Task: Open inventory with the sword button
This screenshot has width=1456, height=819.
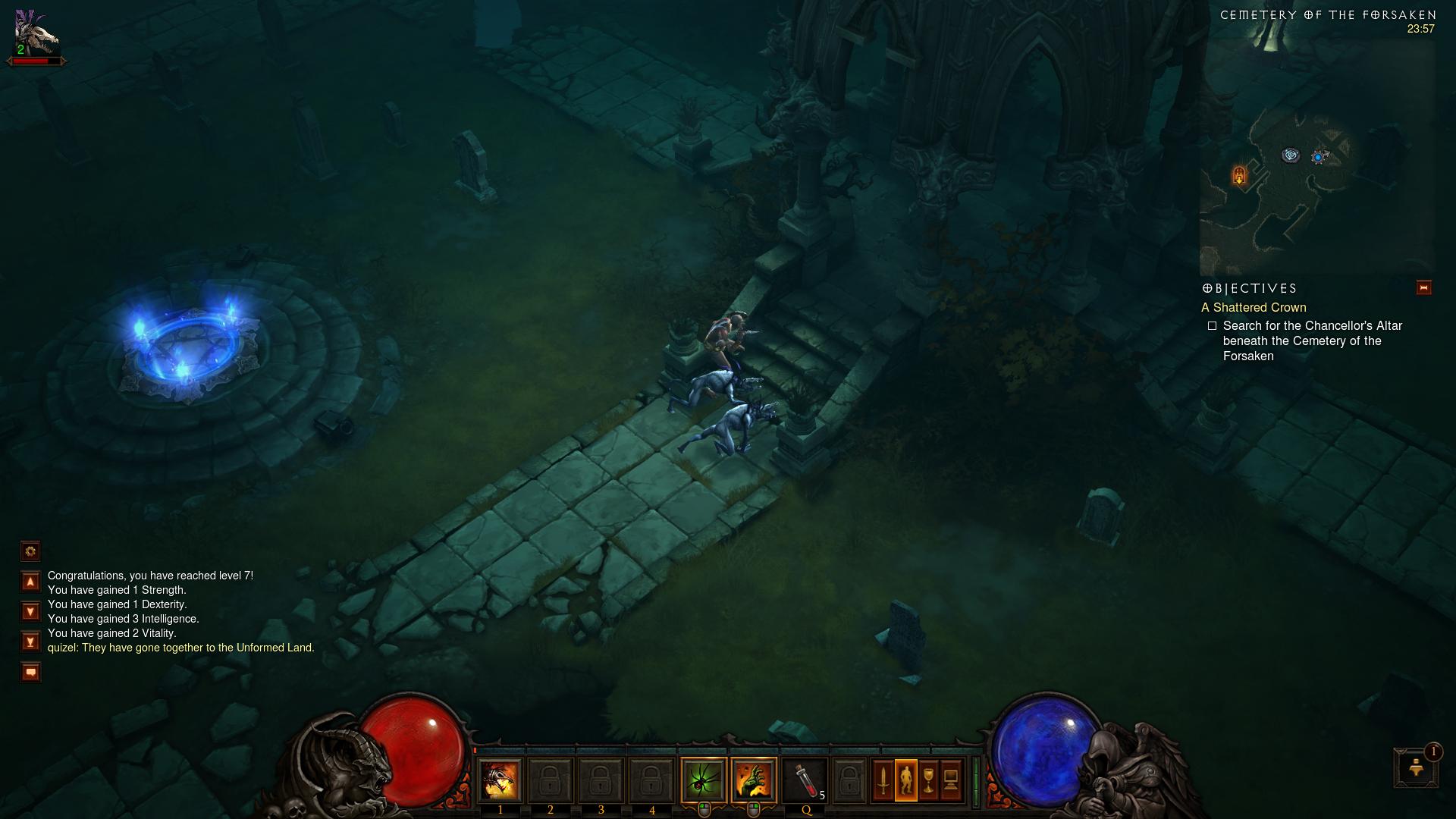Action: point(883,780)
